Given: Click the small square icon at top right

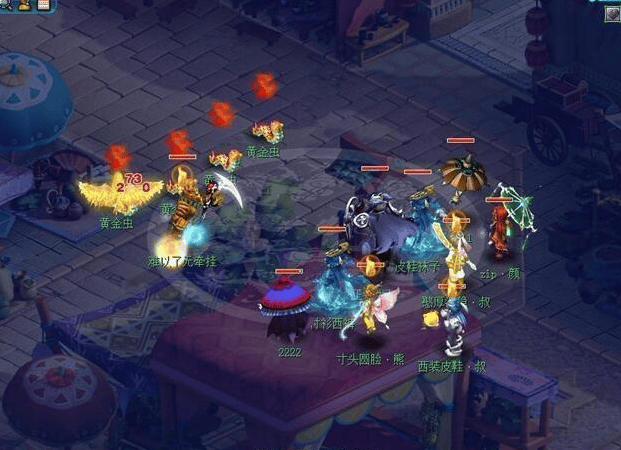Looking at the screenshot, I should pyautogui.click(x=612, y=13).
